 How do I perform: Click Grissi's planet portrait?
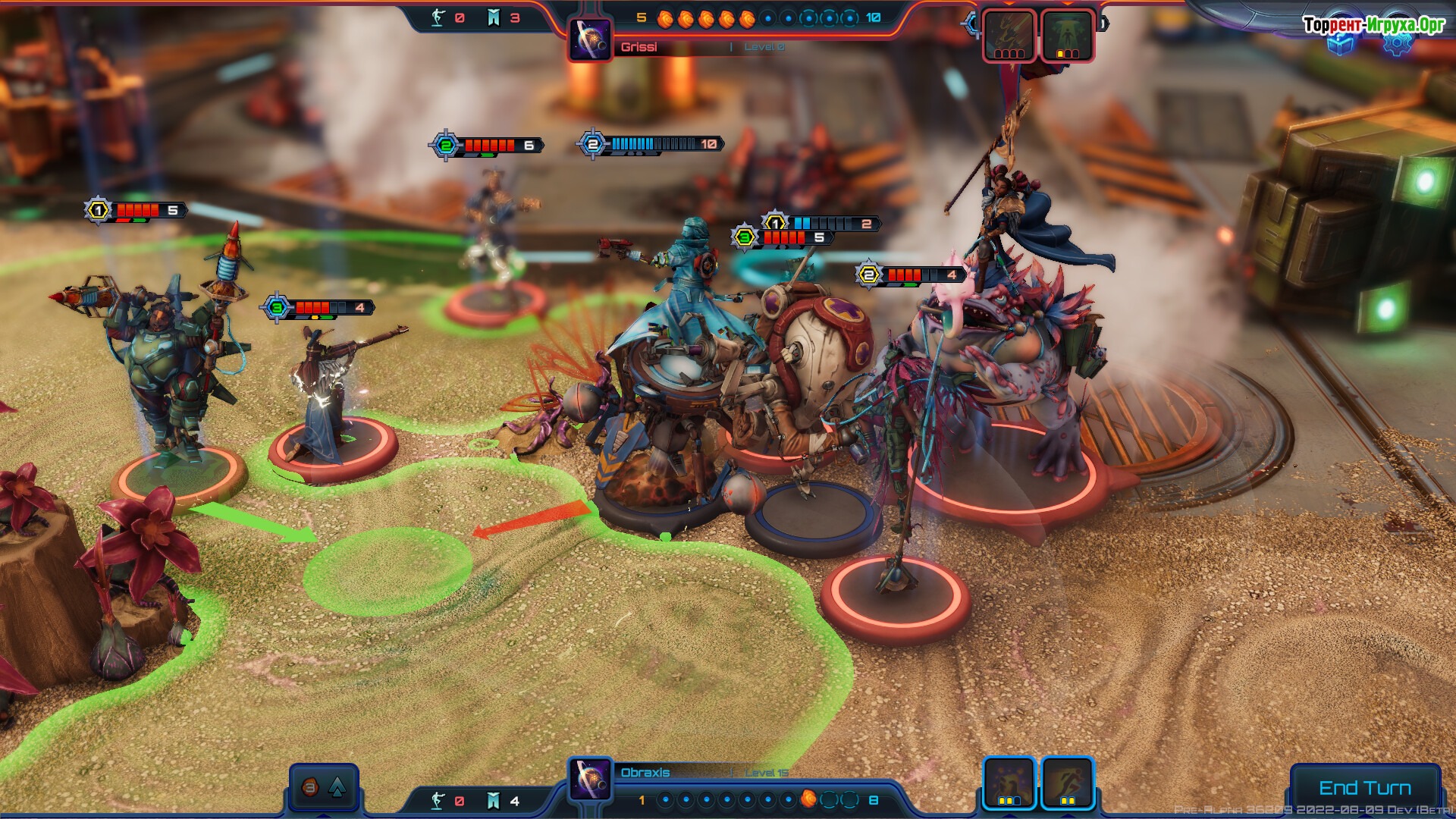(x=590, y=39)
